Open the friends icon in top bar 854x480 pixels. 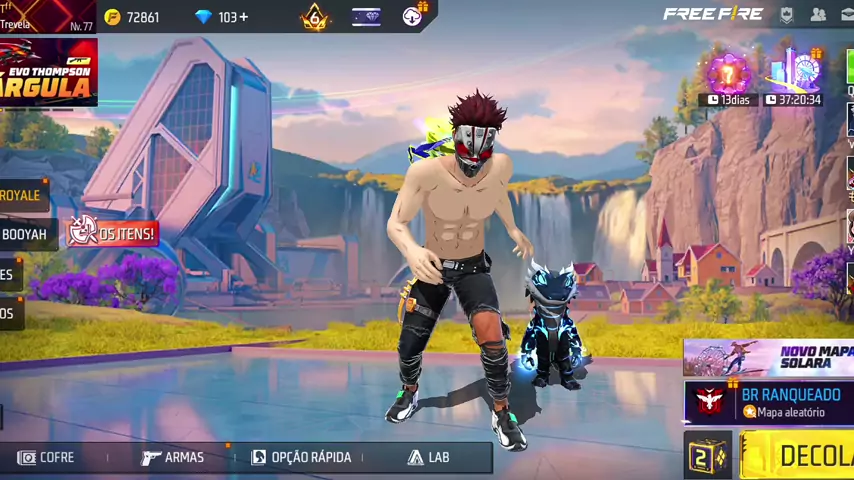pyautogui.click(x=818, y=14)
